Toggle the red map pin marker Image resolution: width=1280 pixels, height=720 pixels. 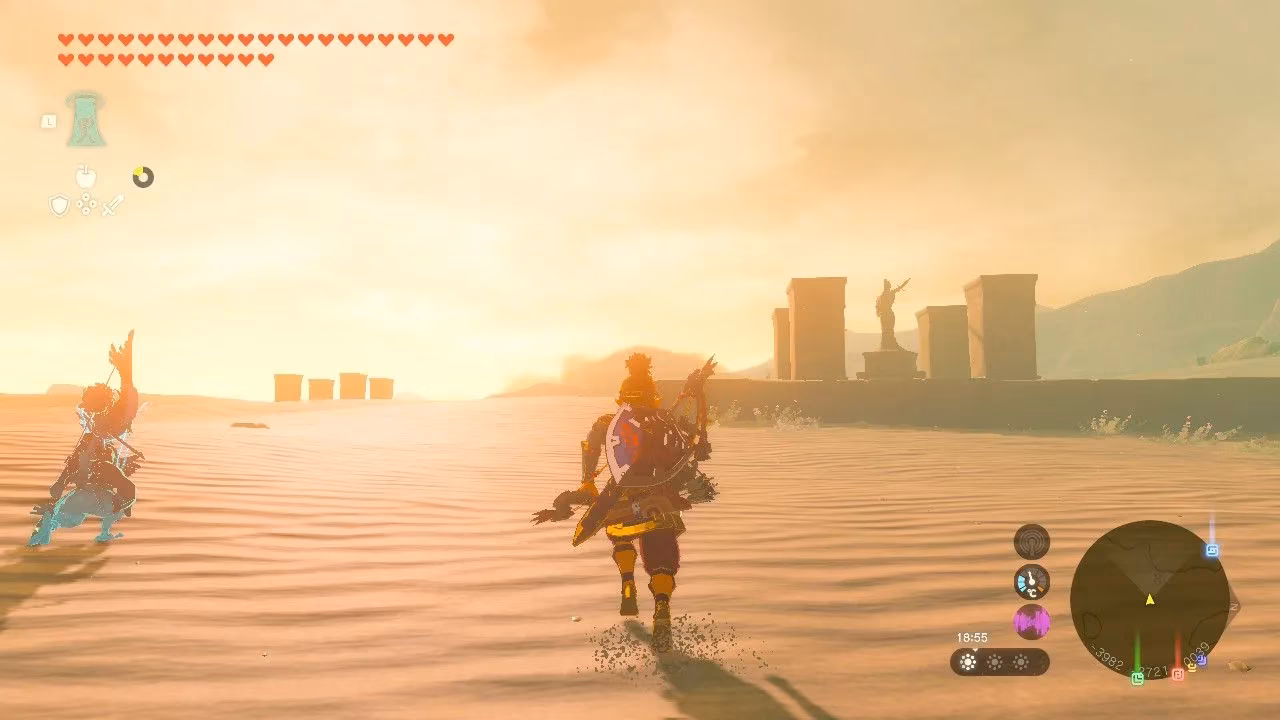tap(1179, 674)
